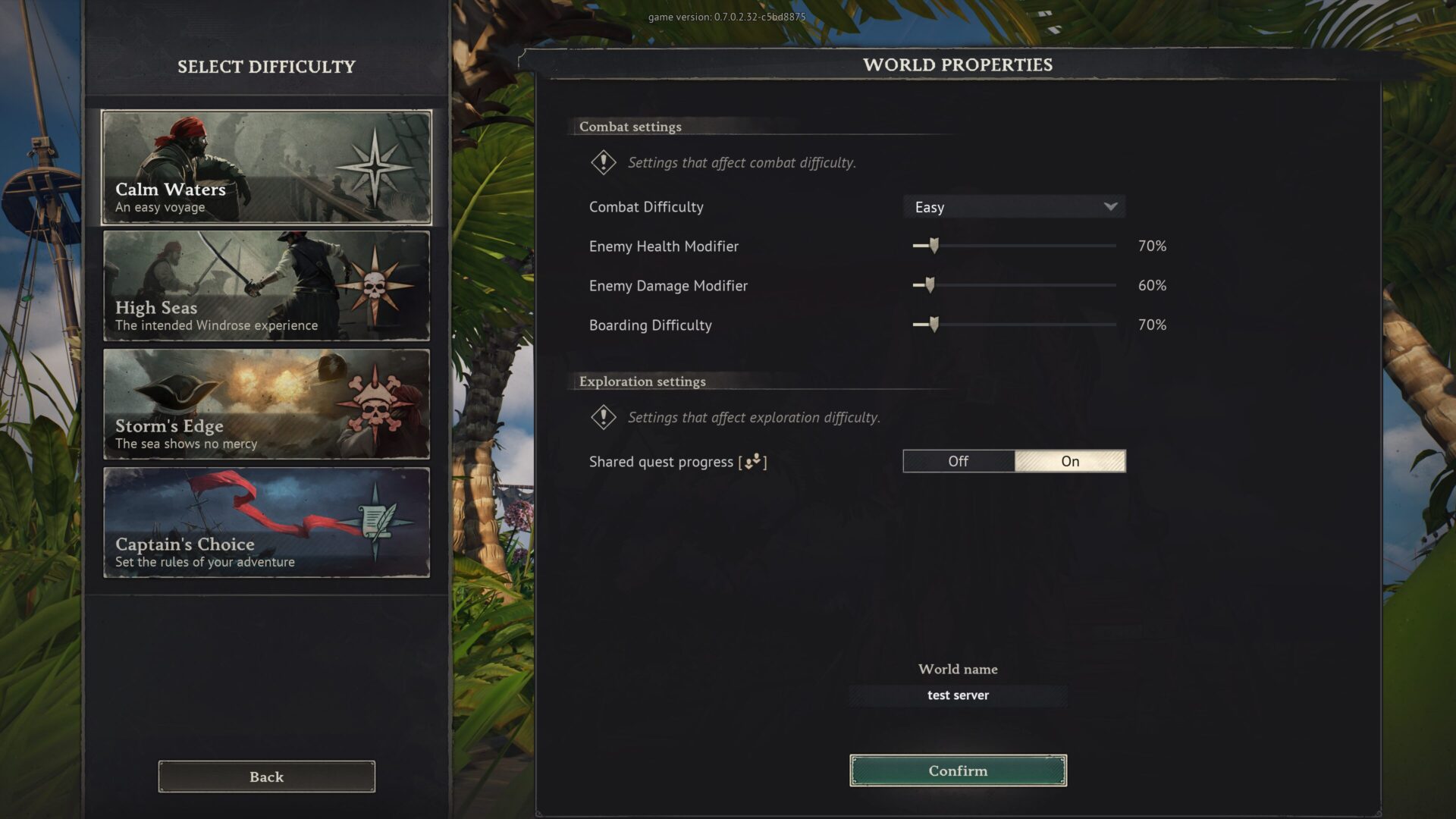1456x819 pixels.
Task: Confirm the world properties
Action: point(958,770)
